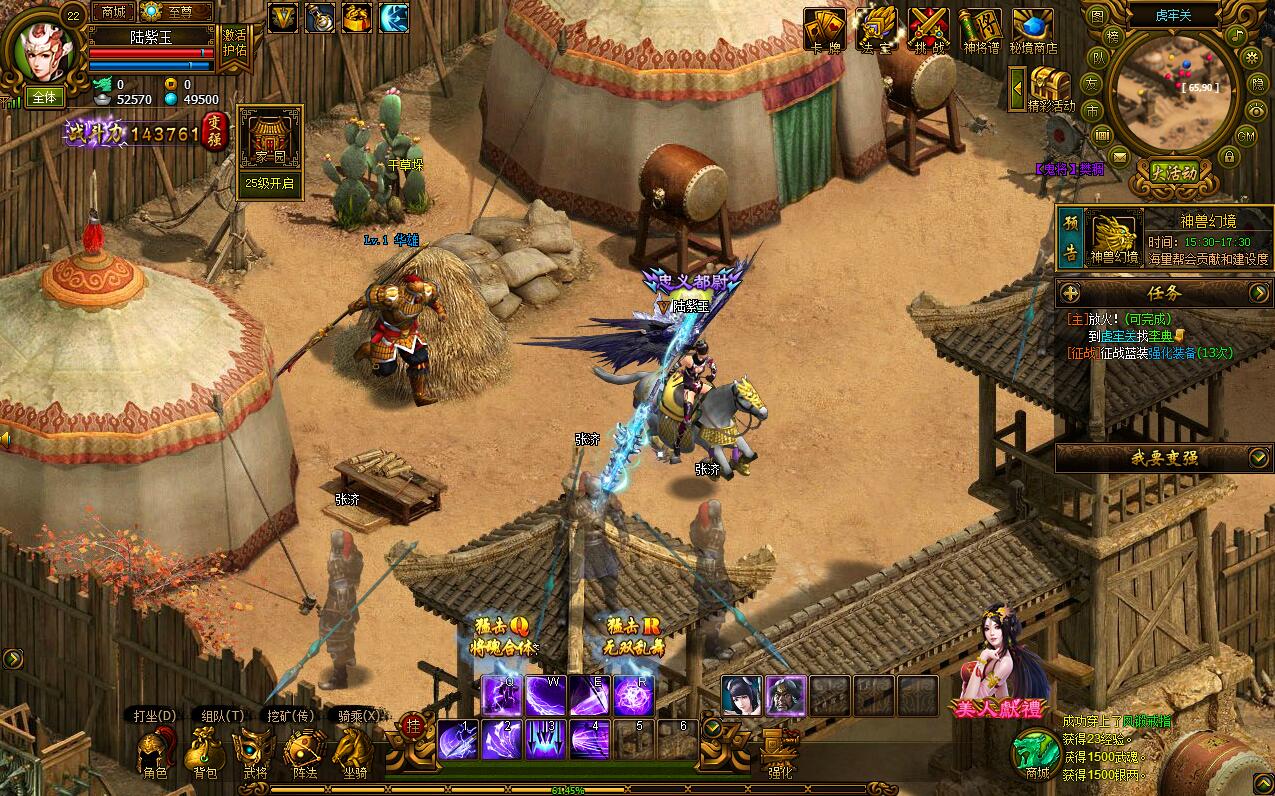Open the 挑战 challenge menu

pyautogui.click(x=929, y=29)
